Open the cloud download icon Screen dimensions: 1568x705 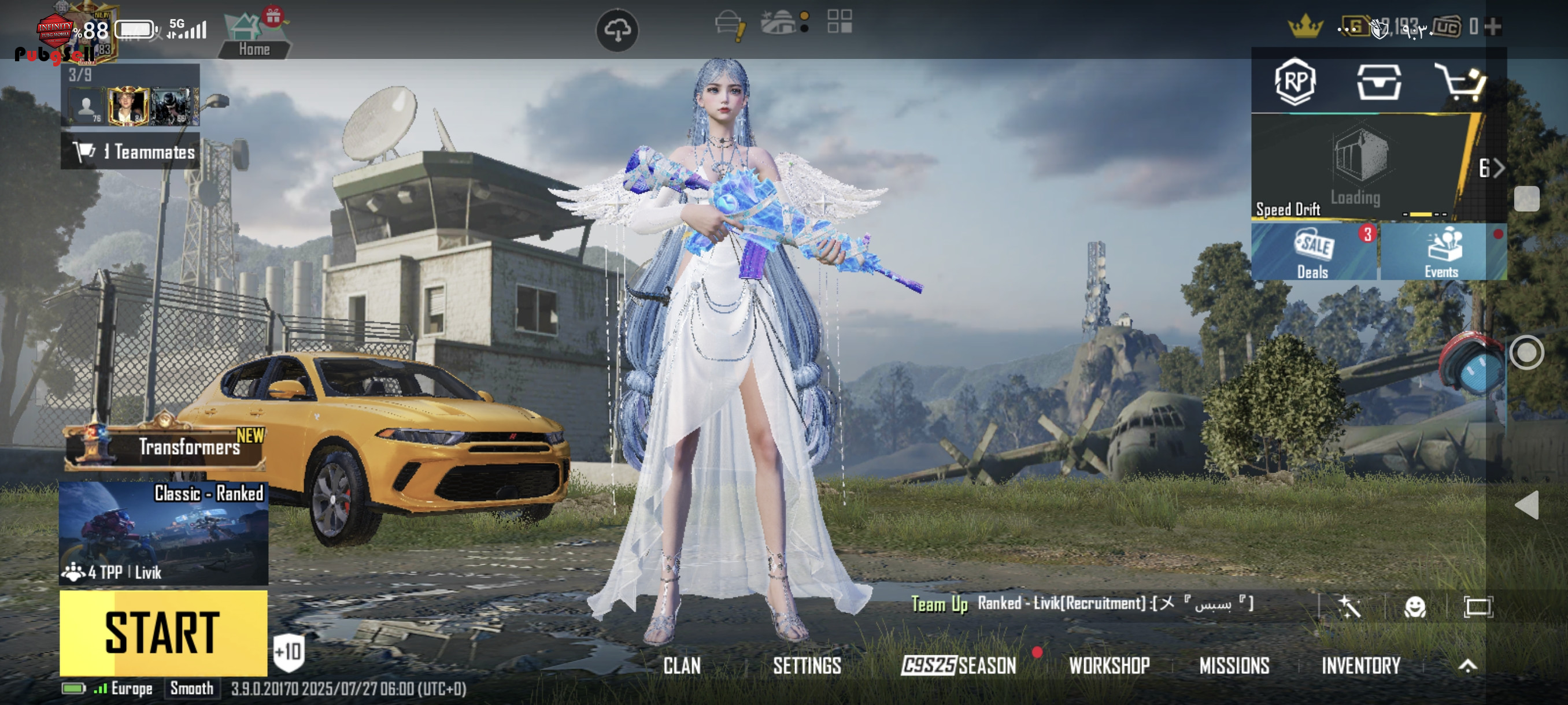coord(616,30)
